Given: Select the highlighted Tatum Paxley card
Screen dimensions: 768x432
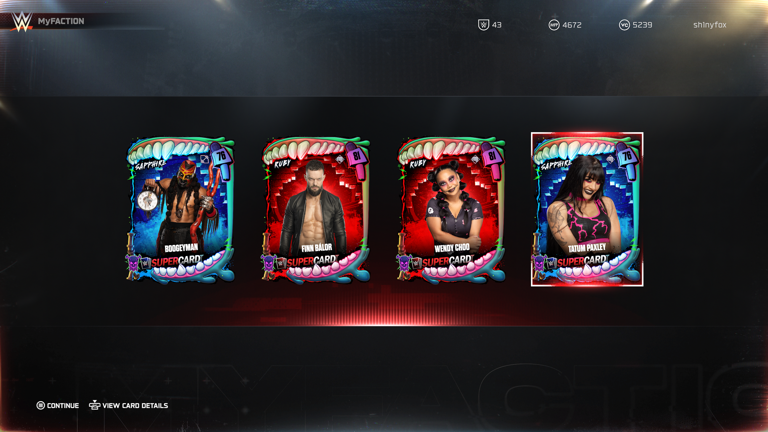Looking at the screenshot, I should (587, 210).
